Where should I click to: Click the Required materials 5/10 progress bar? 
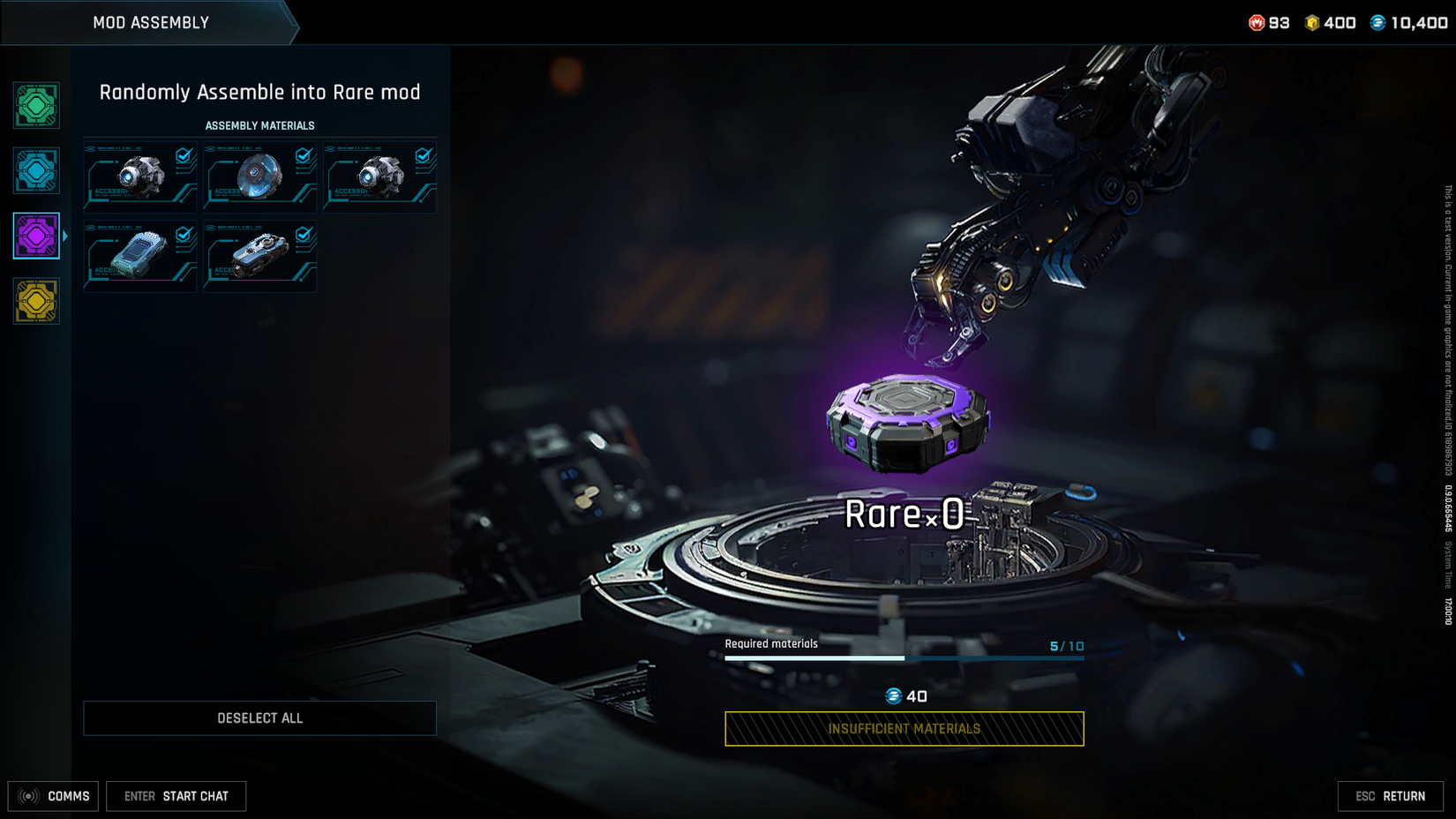tap(904, 657)
